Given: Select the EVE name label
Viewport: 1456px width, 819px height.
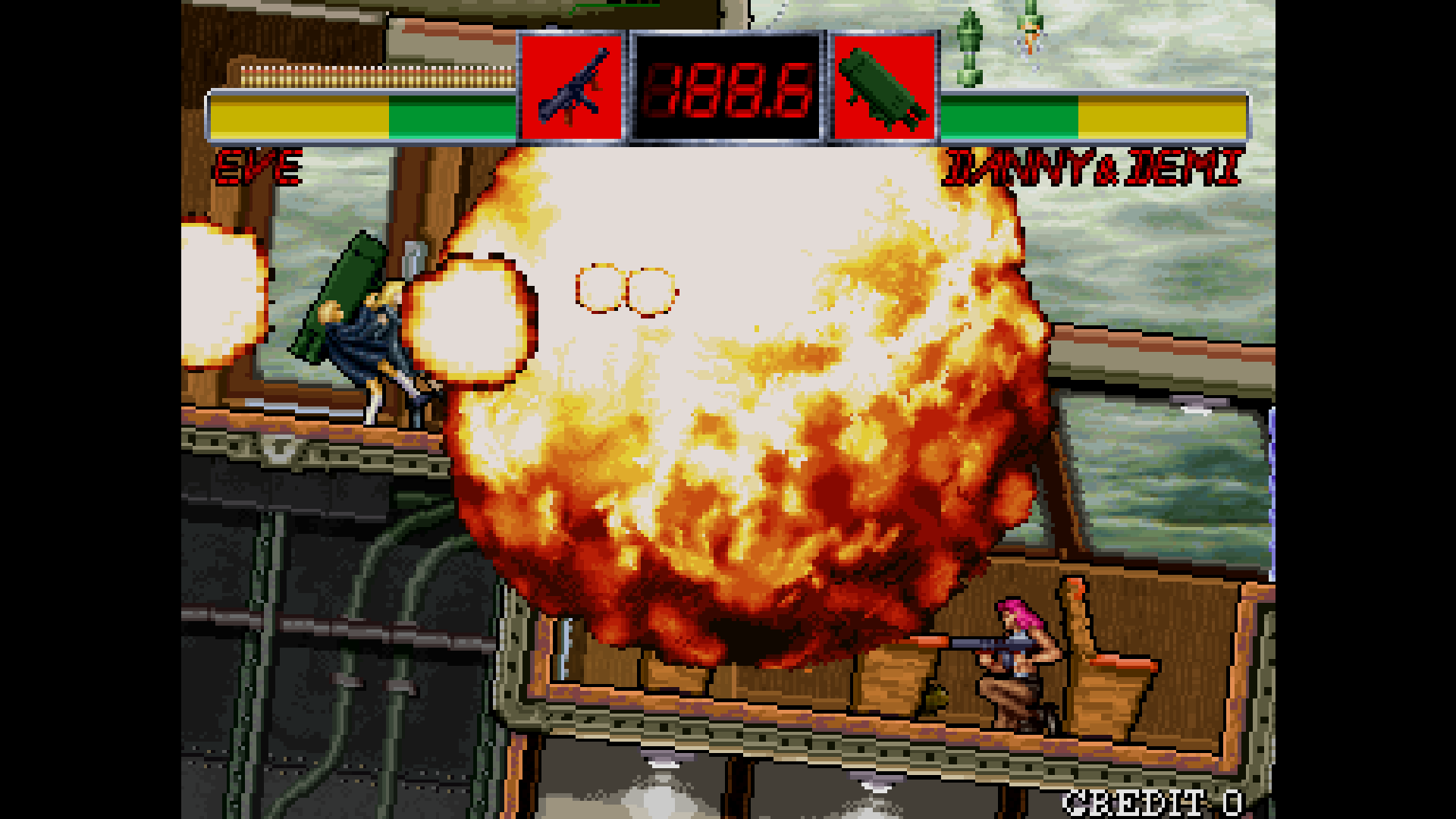Looking at the screenshot, I should tap(258, 165).
